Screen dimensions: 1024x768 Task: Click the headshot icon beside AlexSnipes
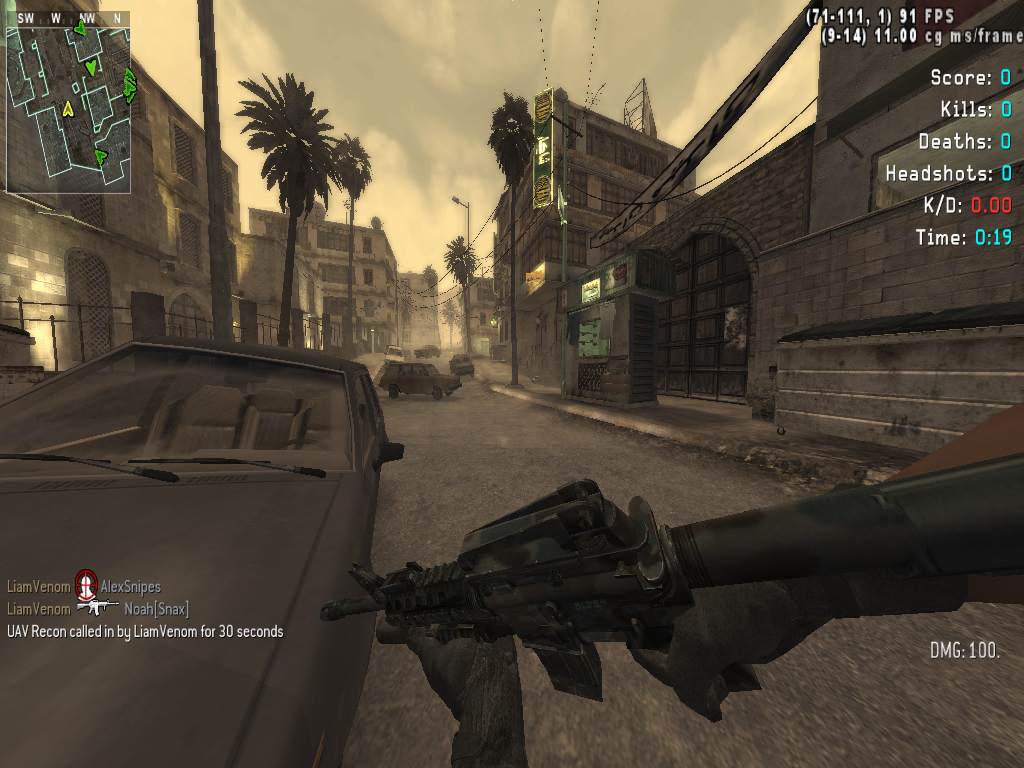coord(86,587)
